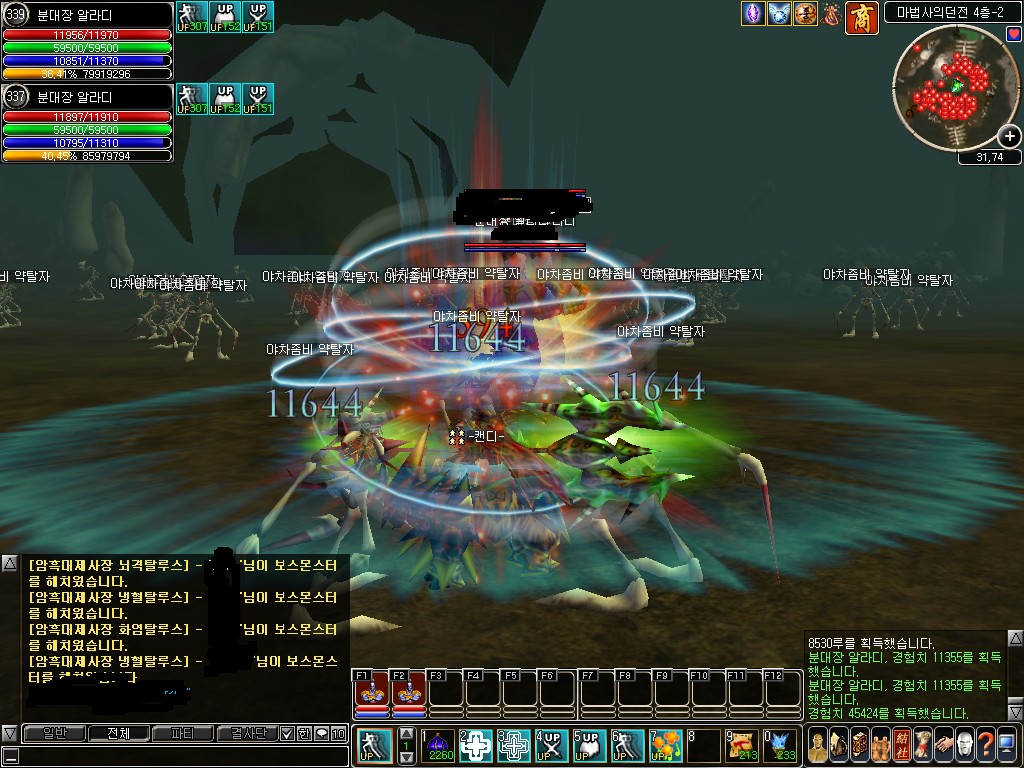Screen dimensions: 1024x768
Task: Toggle the checkbox beside the chat tabs
Action: [x=287, y=733]
